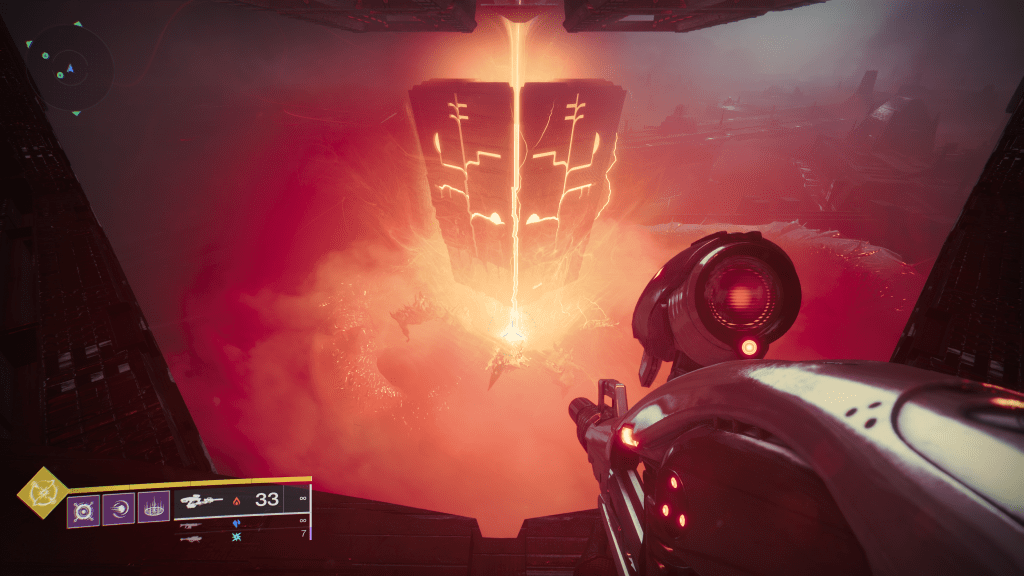Activate the yellow diamond super ability
This screenshot has width=1024, height=576.
[43, 493]
